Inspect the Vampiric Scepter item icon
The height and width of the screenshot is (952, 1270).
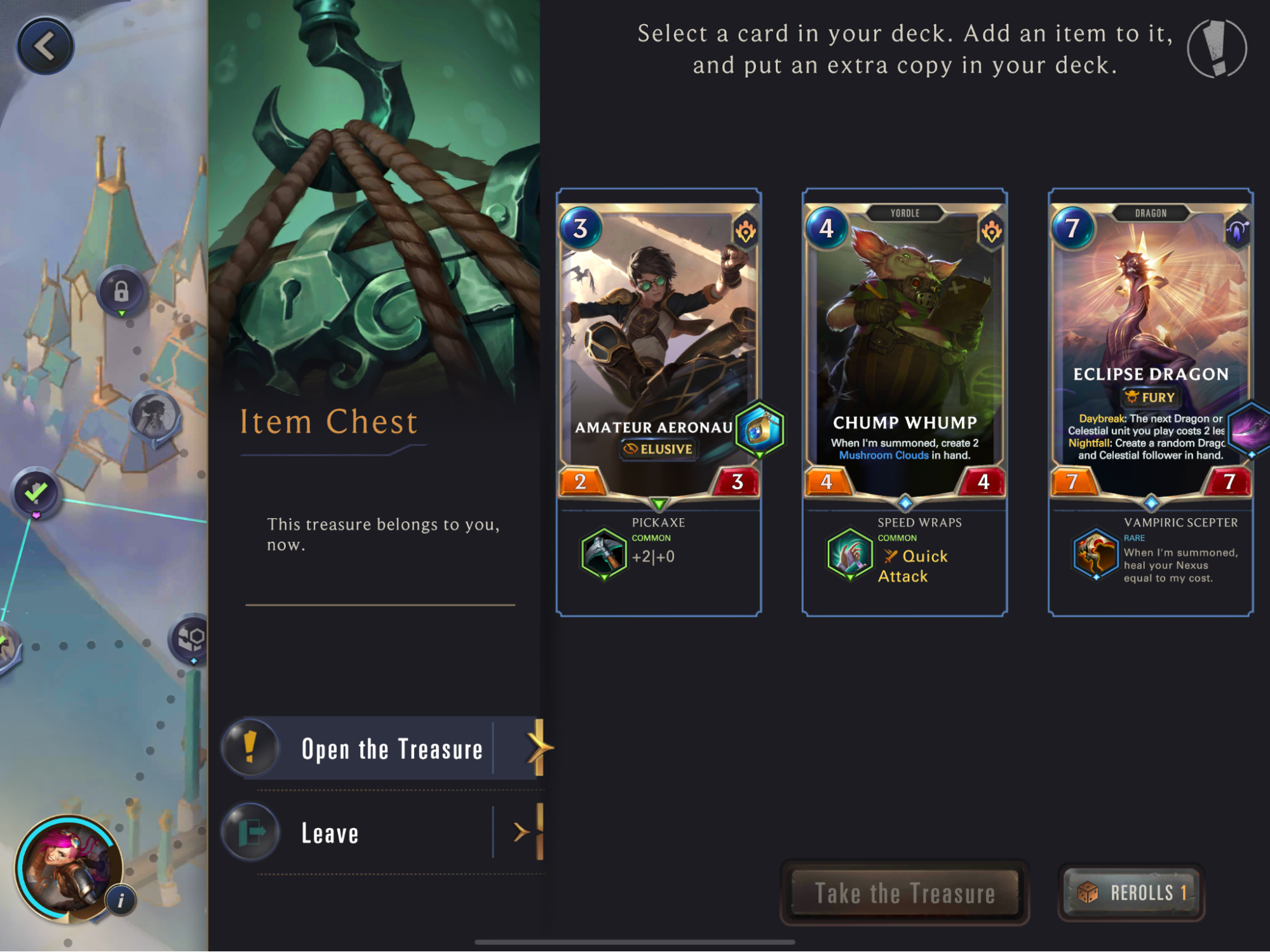point(1095,554)
